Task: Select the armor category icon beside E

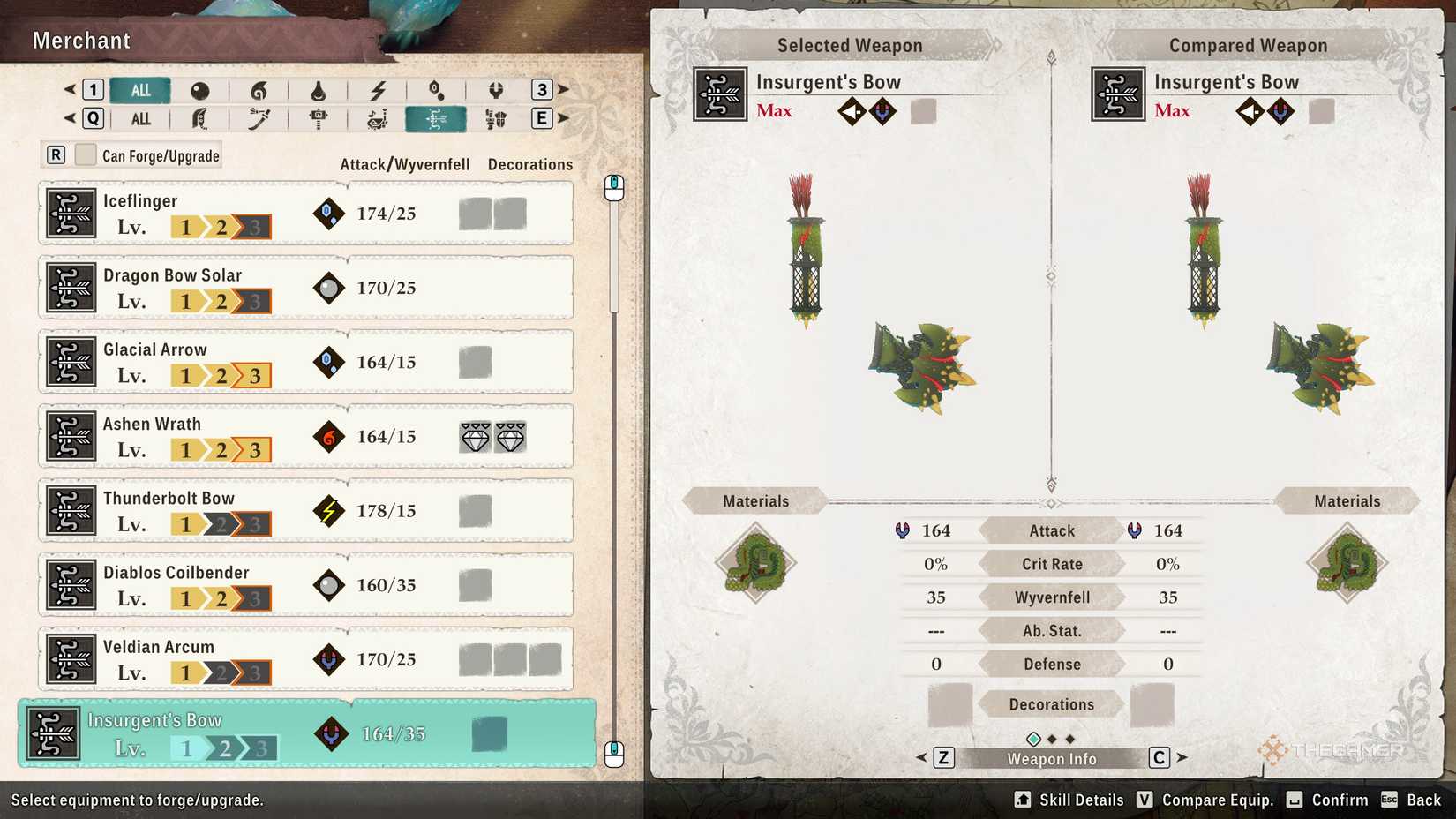Action: [497, 118]
